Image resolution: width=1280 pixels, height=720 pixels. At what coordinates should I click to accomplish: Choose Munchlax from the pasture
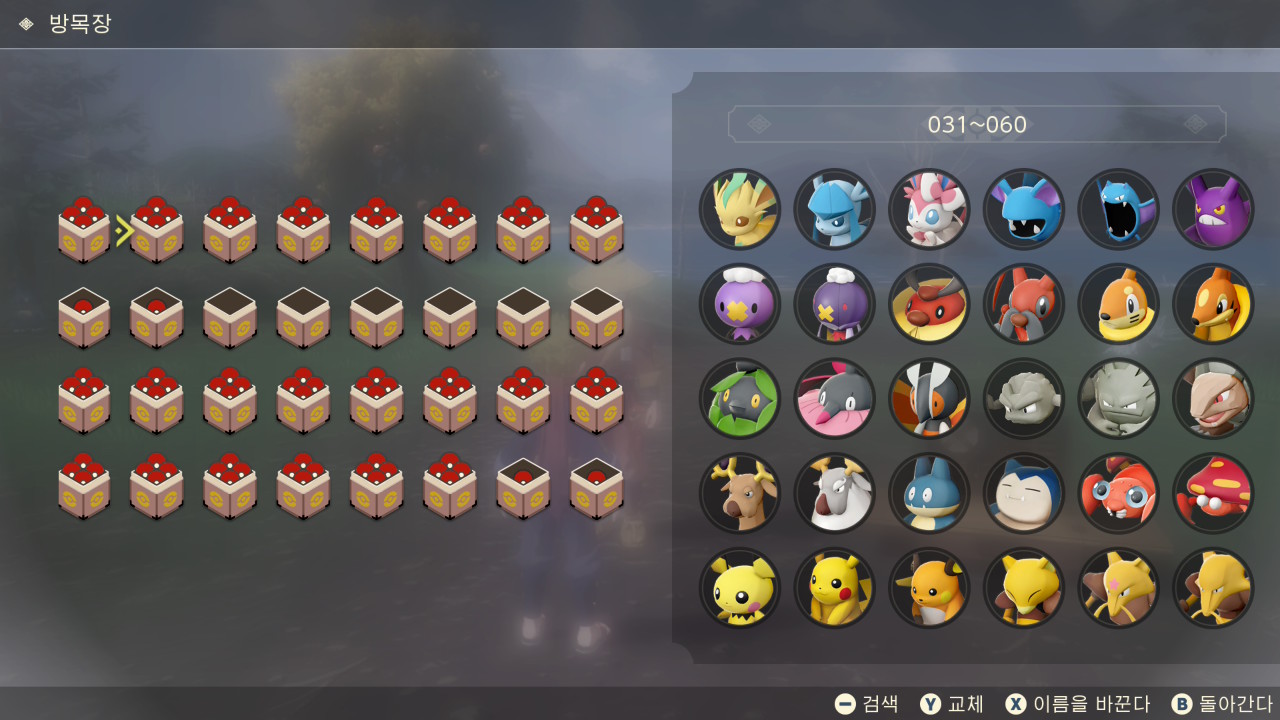[x=929, y=493]
